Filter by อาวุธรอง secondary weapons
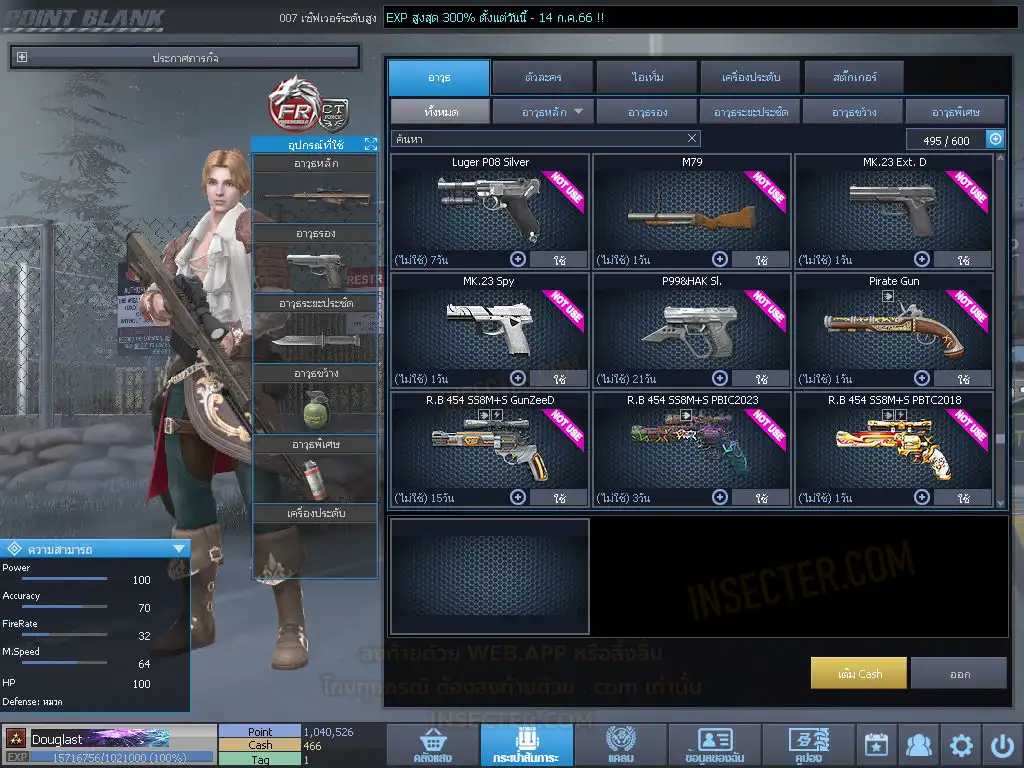 647,111
